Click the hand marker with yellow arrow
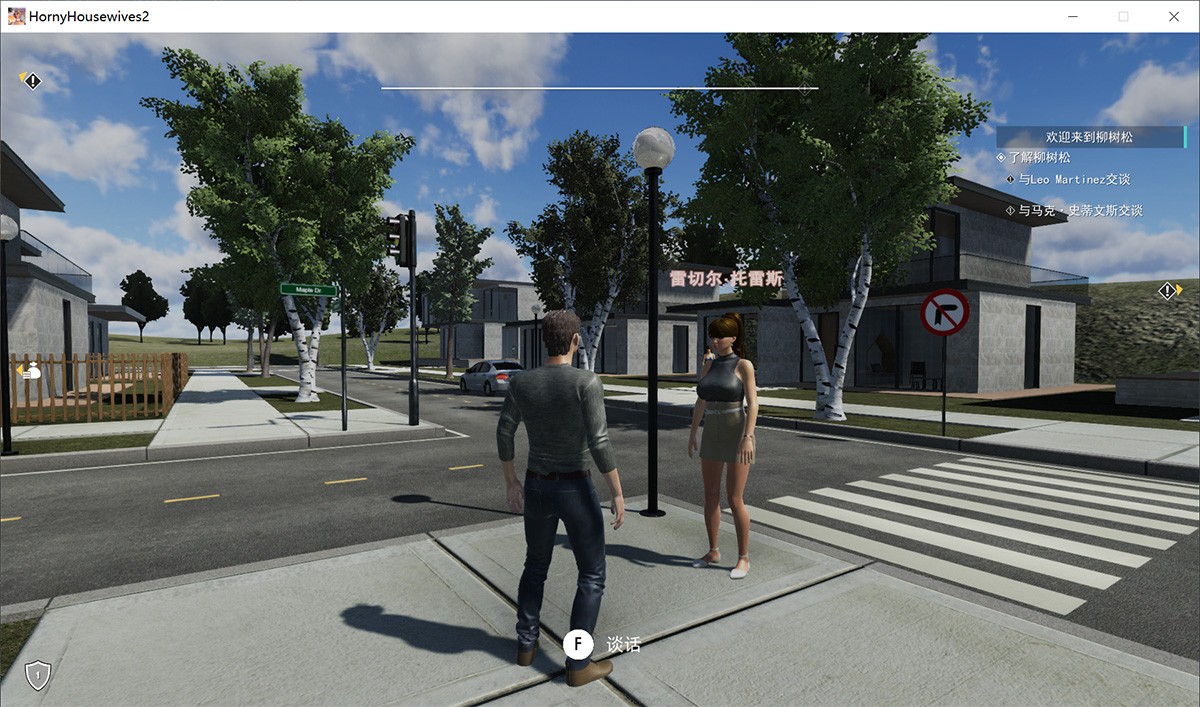The height and width of the screenshot is (707, 1200). click(30, 370)
